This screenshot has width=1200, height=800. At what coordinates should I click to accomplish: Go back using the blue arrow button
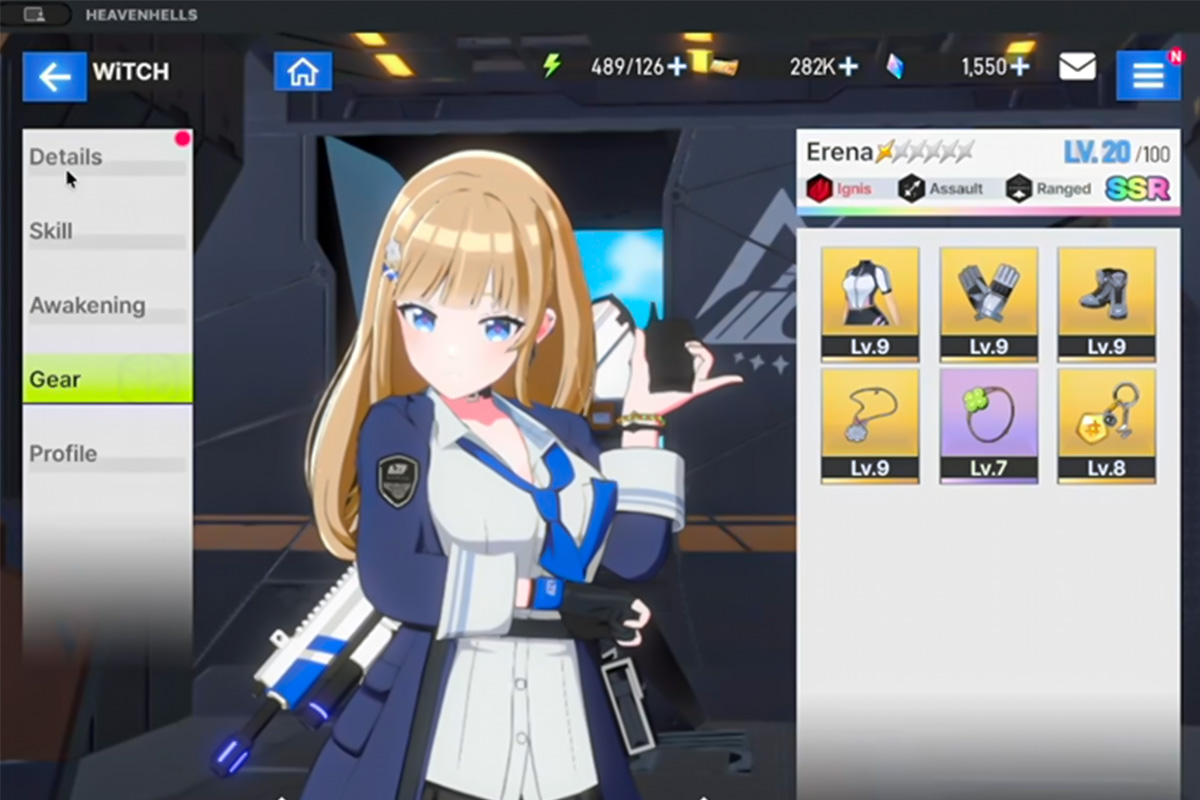pos(54,76)
